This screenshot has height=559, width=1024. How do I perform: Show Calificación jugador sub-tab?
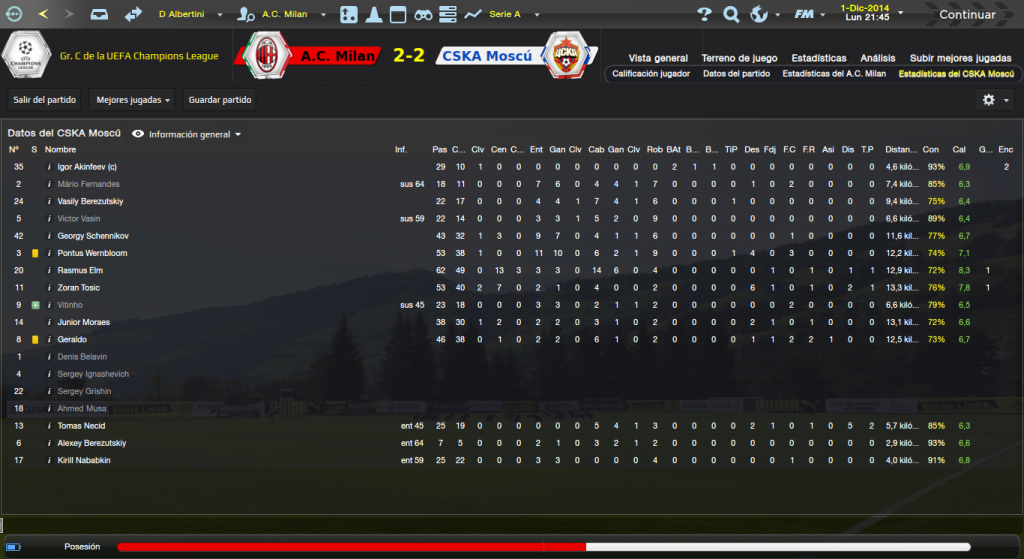click(650, 74)
